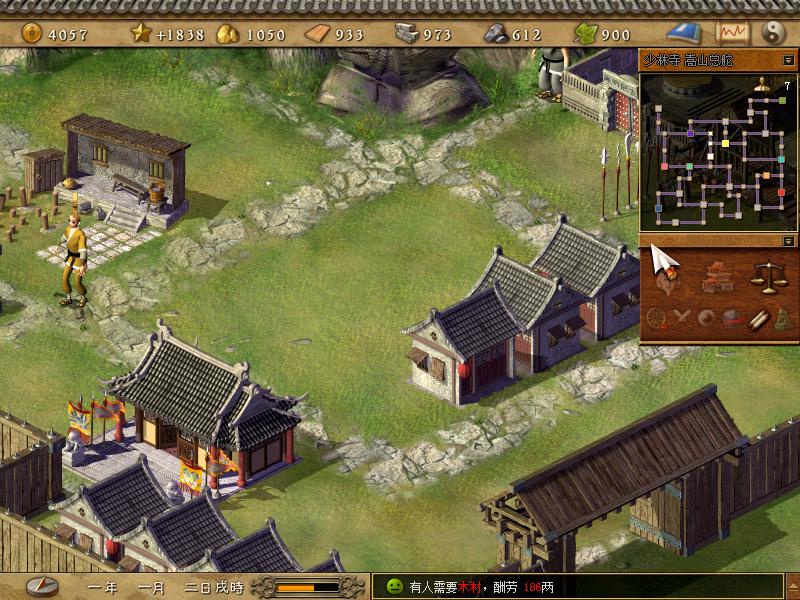This screenshot has height=600, width=800.
Task: Expand the Shaolin Temple location dropdown arrow
Action: point(788,60)
